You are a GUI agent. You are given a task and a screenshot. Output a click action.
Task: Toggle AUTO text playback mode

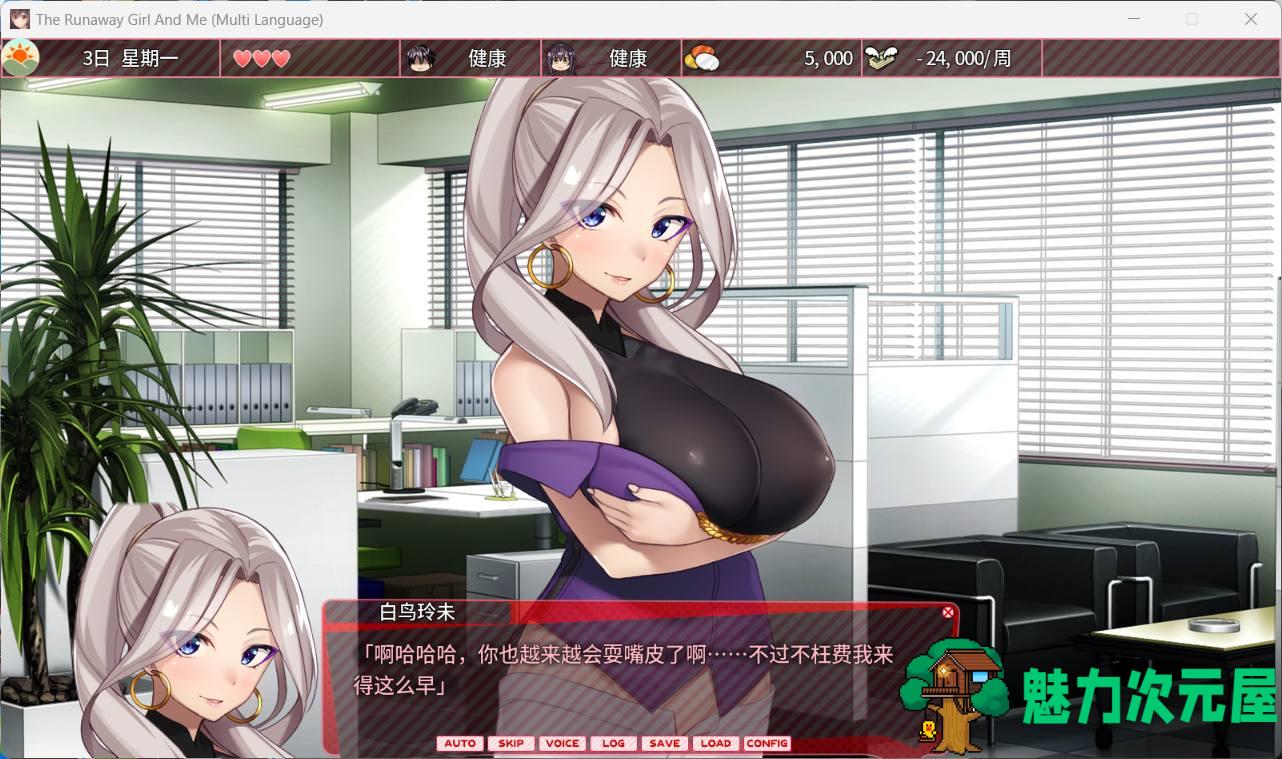coord(460,743)
